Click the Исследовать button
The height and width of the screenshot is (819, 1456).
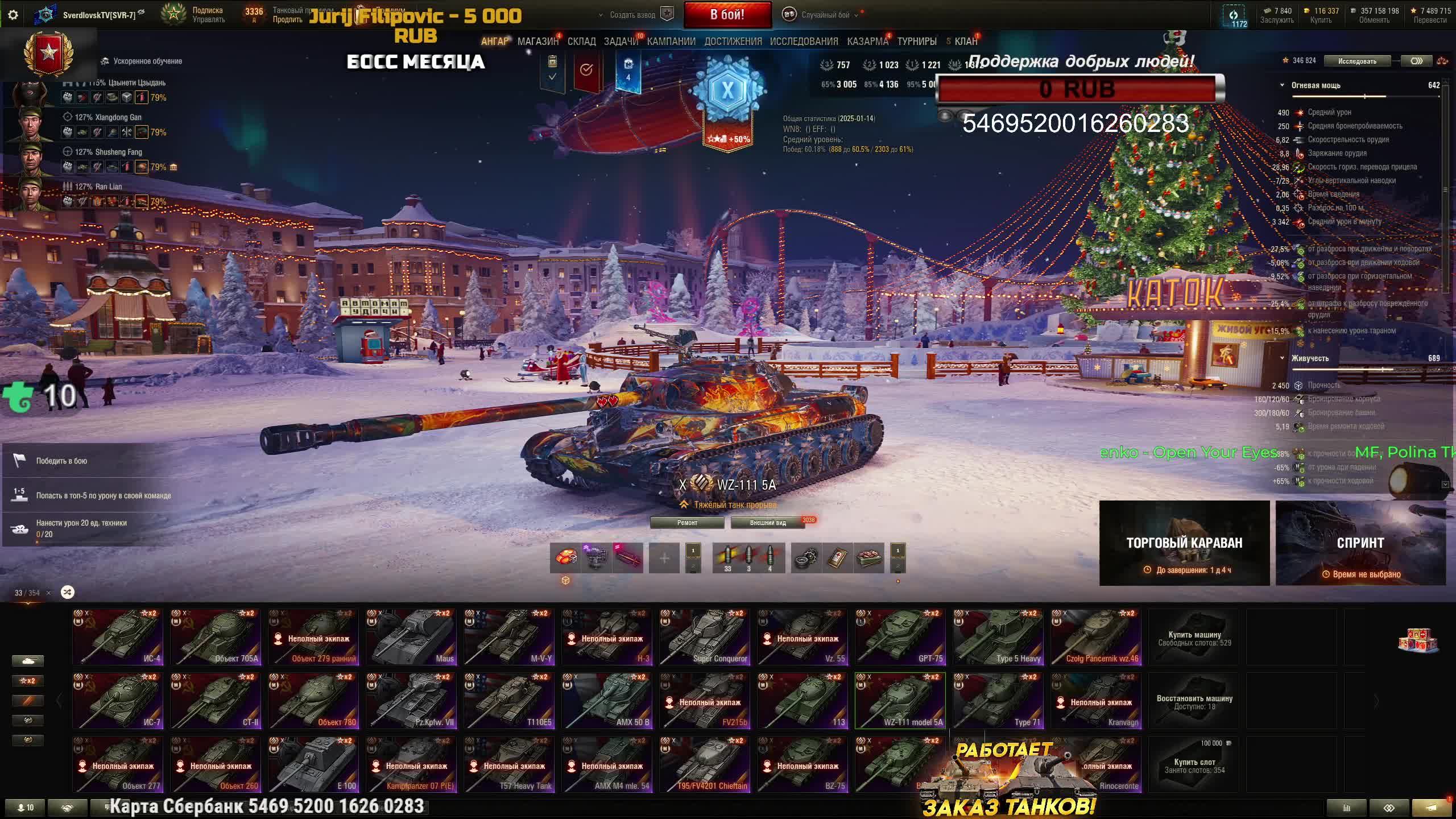point(1357,61)
